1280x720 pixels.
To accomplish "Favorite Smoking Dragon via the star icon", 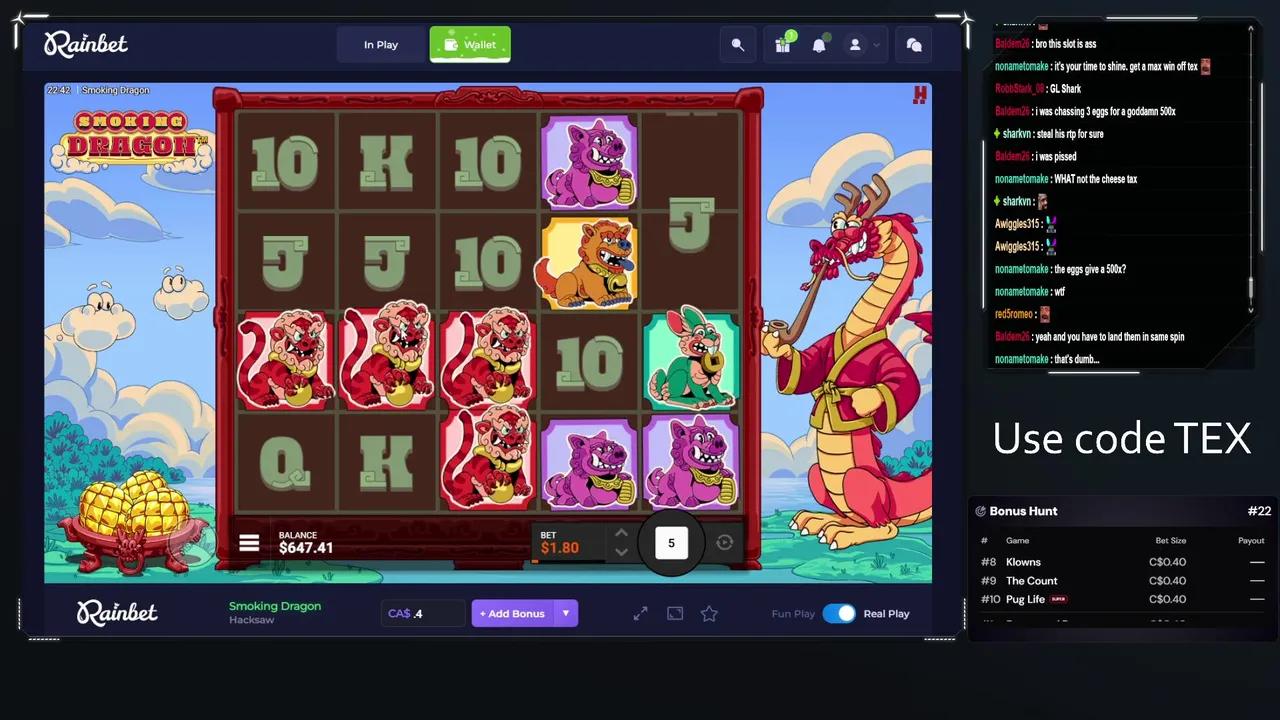I will click(709, 613).
